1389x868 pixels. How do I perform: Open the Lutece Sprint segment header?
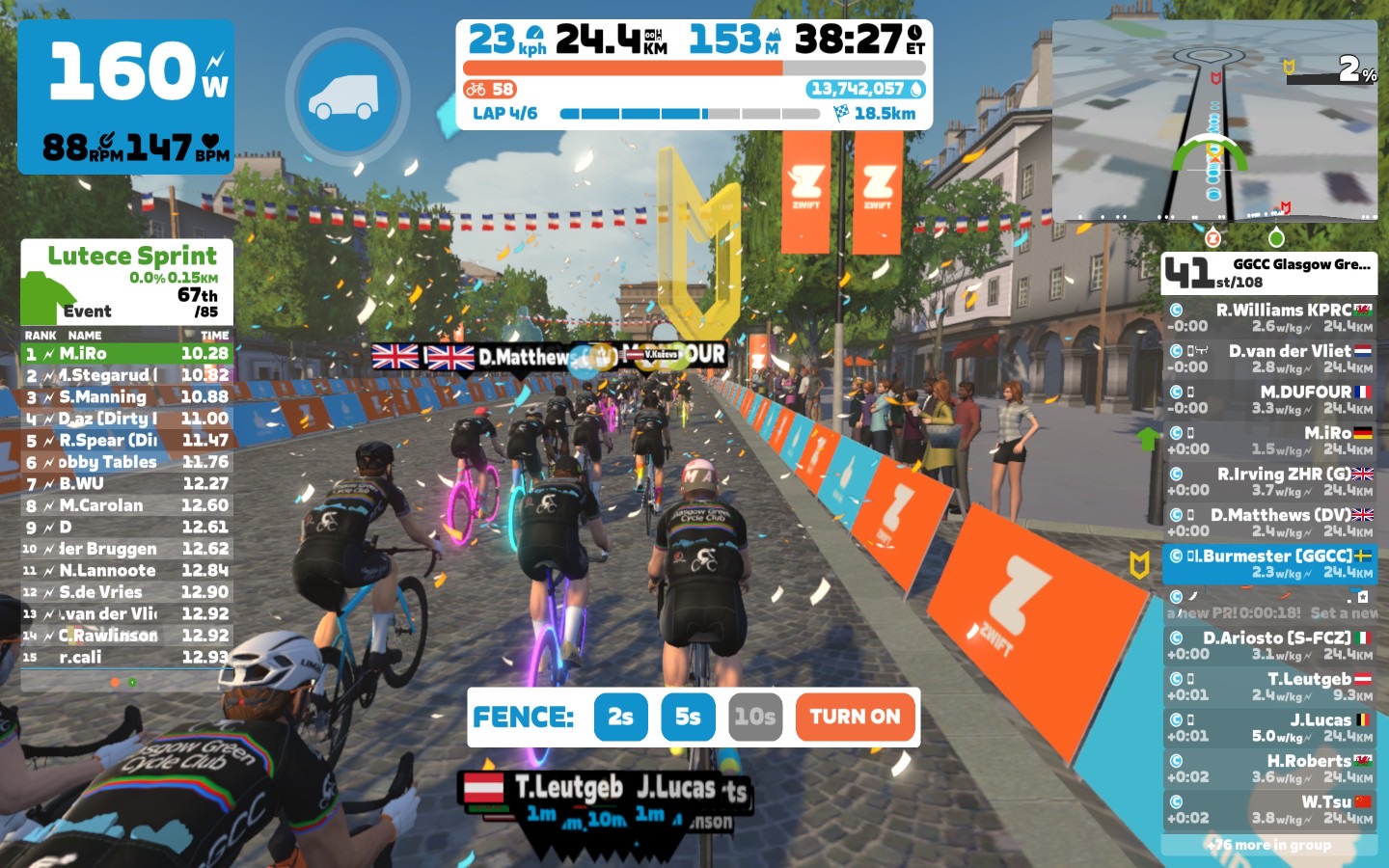131,256
